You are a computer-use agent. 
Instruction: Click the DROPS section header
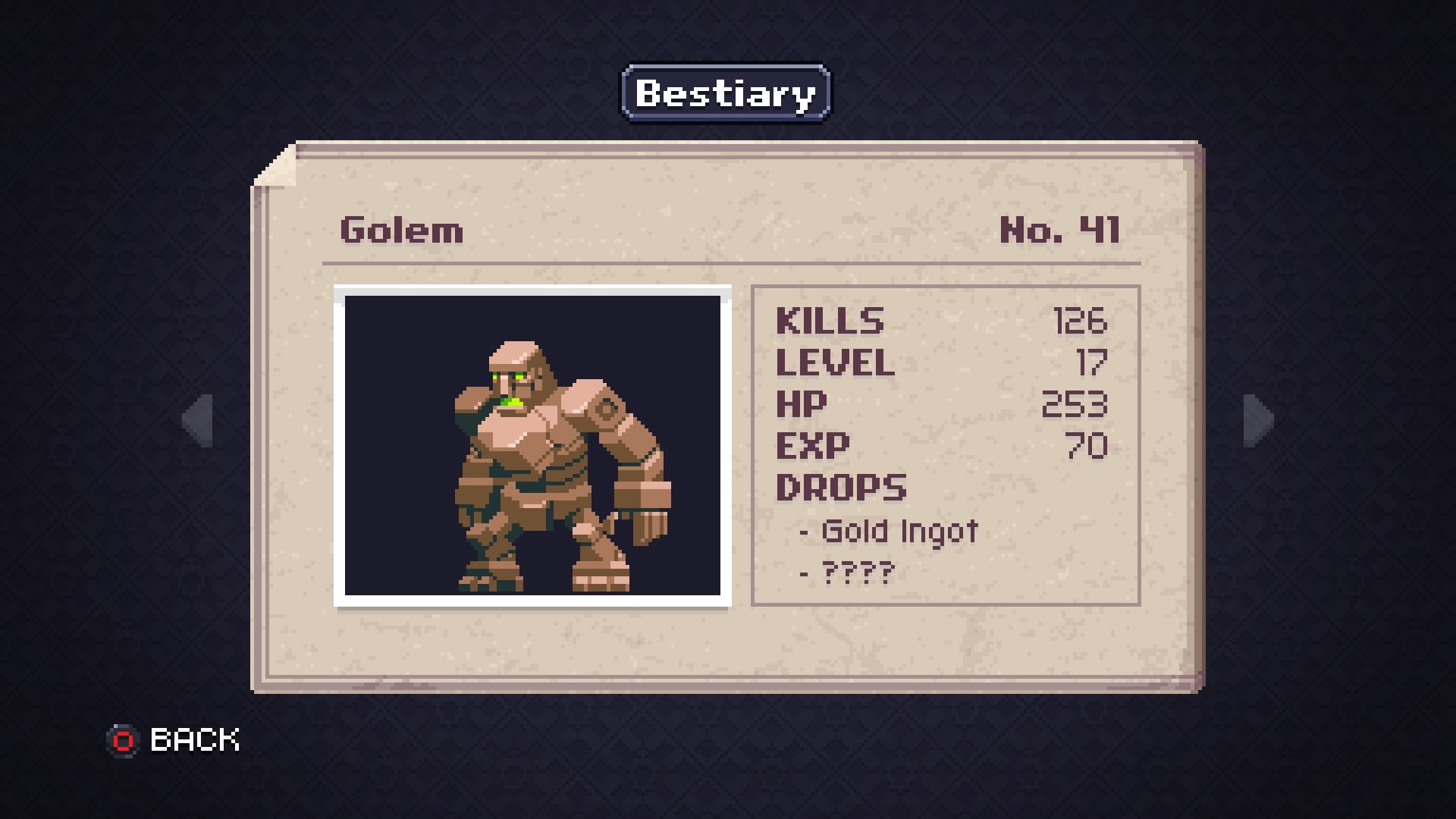coord(840,488)
